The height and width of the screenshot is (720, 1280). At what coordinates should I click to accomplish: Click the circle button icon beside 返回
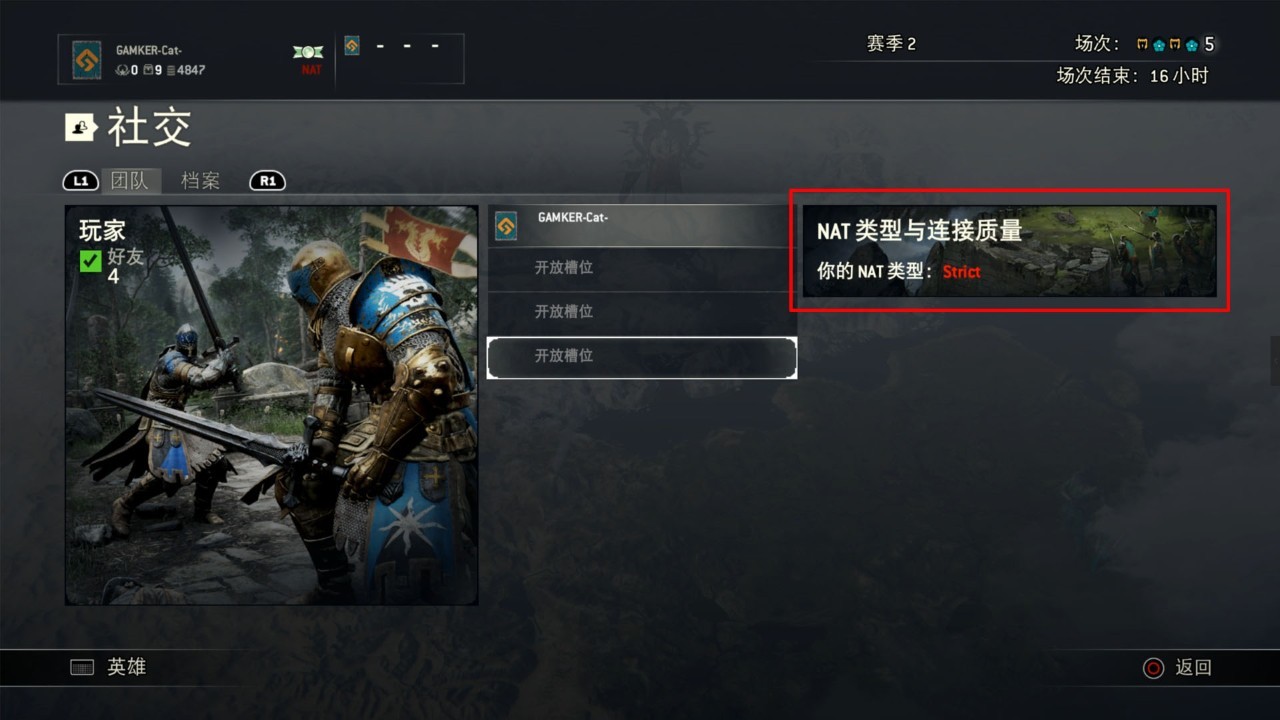coord(1155,667)
